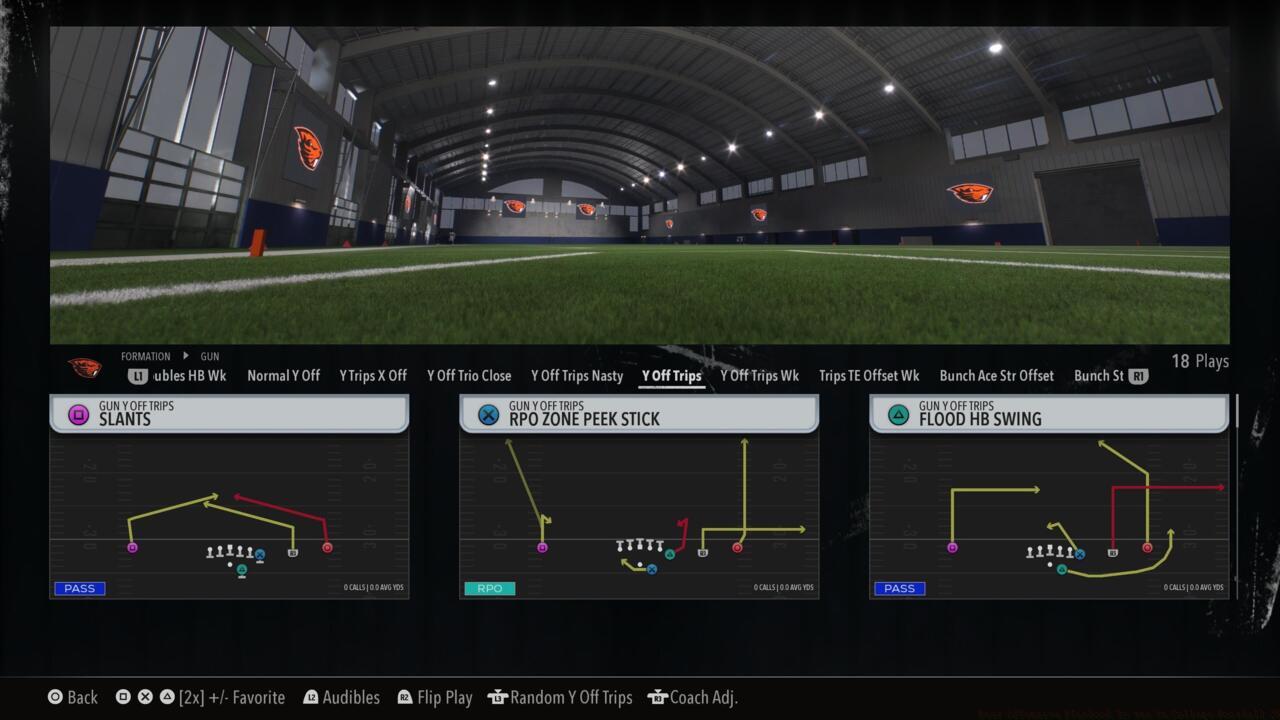Open the GUN formation breadcrumb
This screenshot has height=720, width=1280.
209,356
